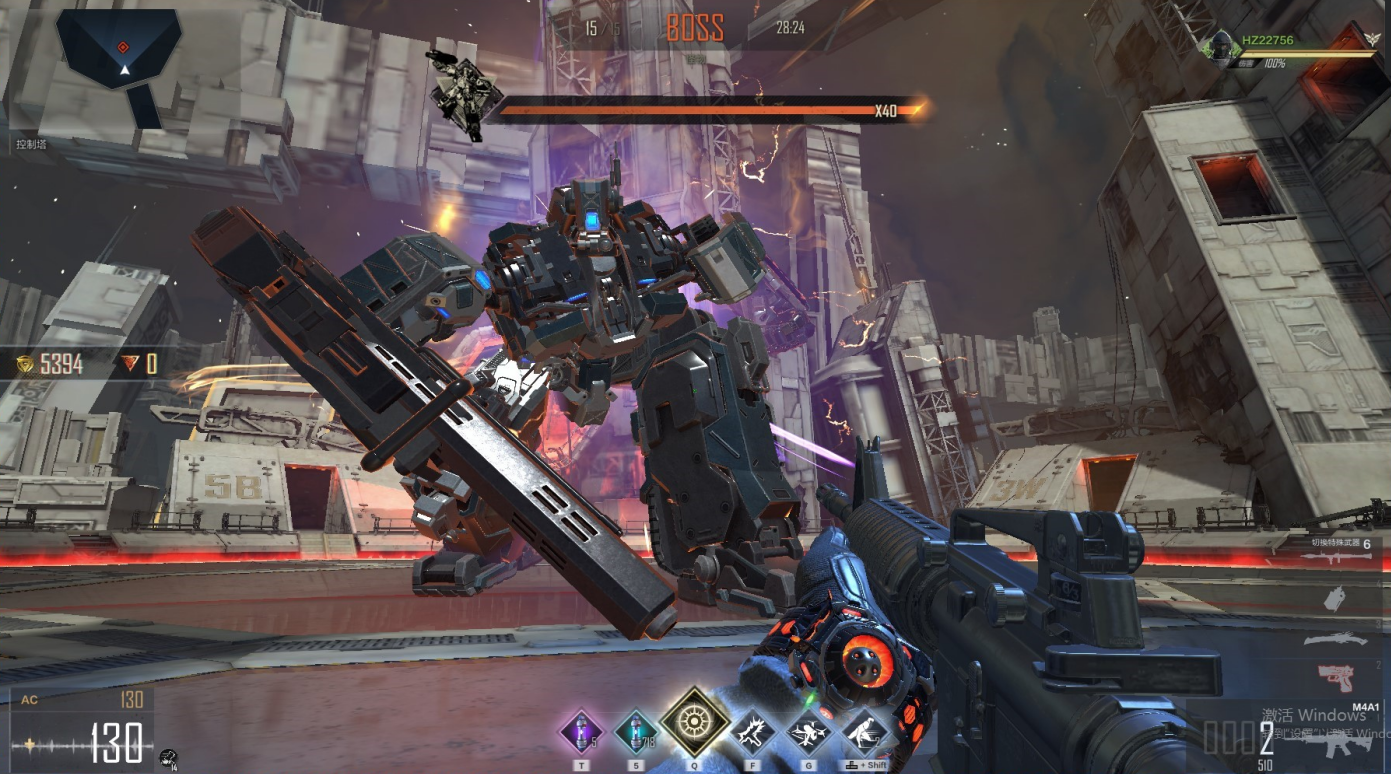The image size is (1391, 774).
Task: Select the grenade weapon slot
Action: (x=1335, y=599)
